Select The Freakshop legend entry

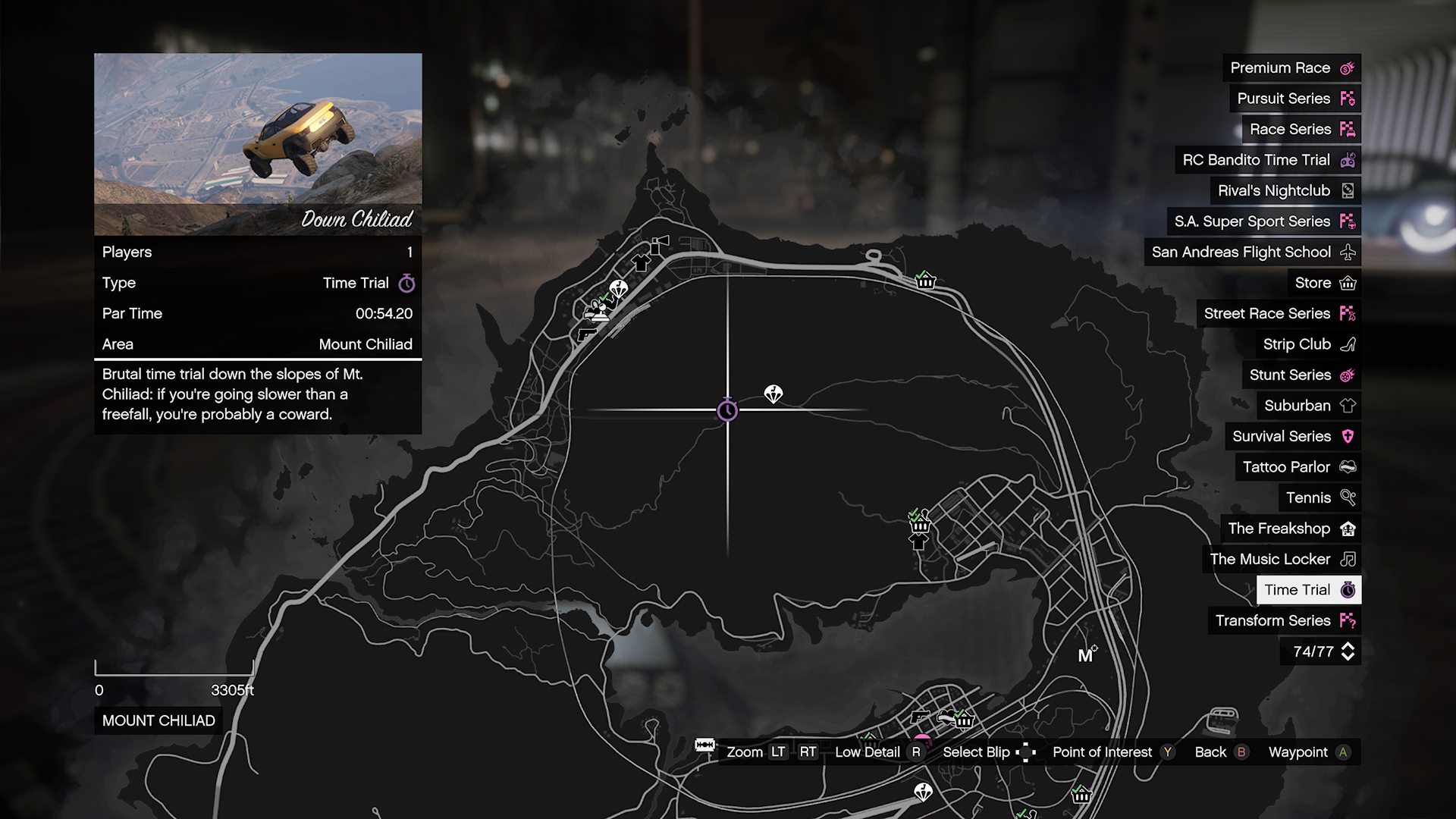tap(1291, 529)
